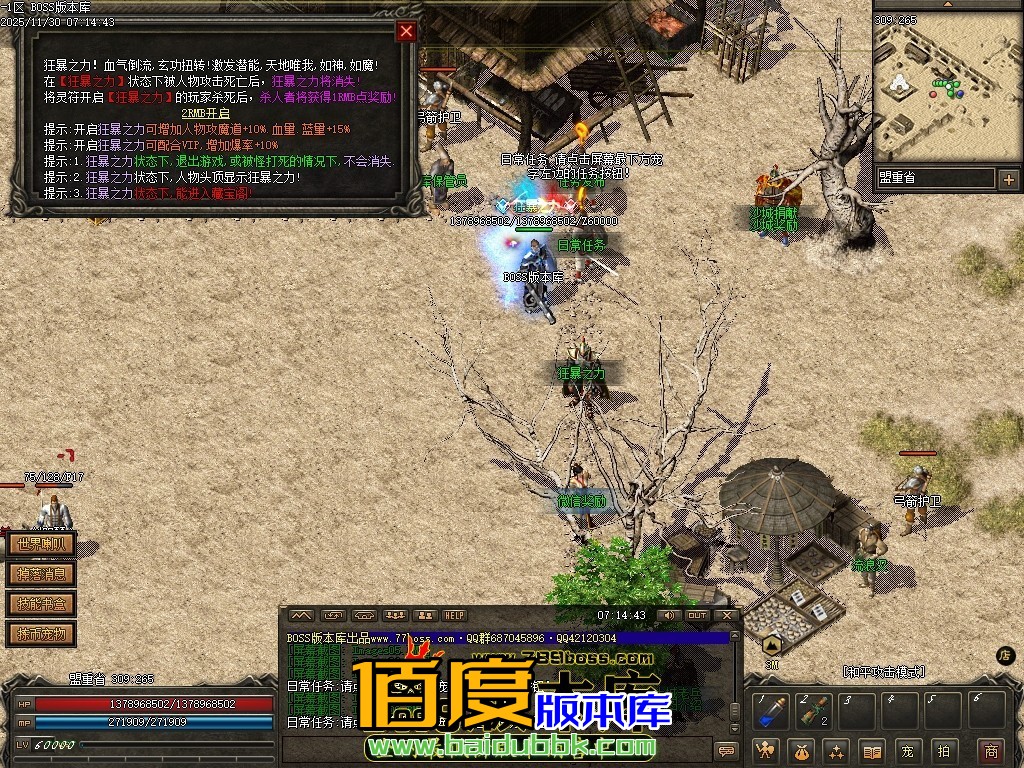Open the 技能书盒 skill book box
This screenshot has width=1024, height=768.
point(41,604)
